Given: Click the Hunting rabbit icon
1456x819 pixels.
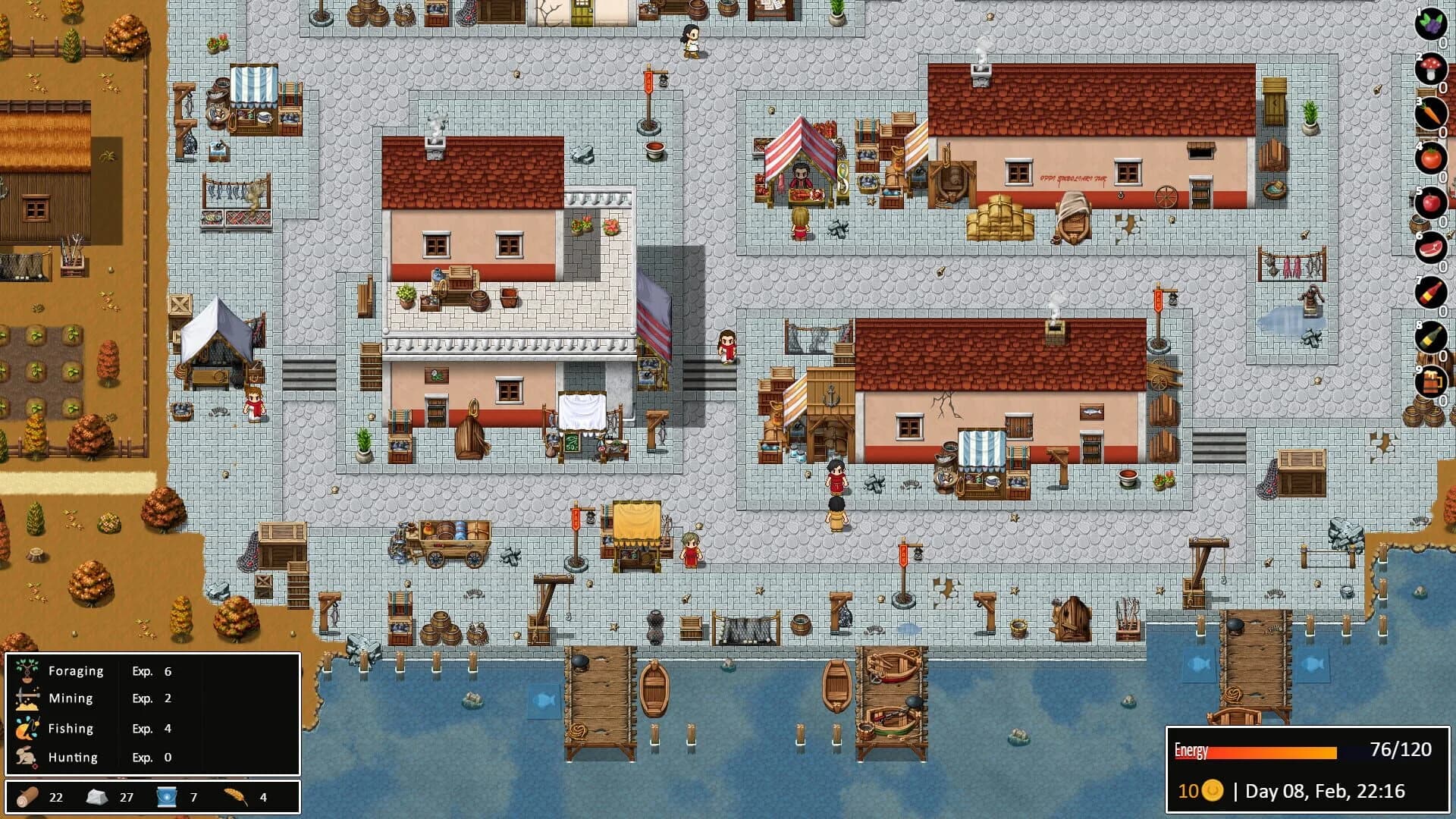Looking at the screenshot, I should click(x=24, y=757).
